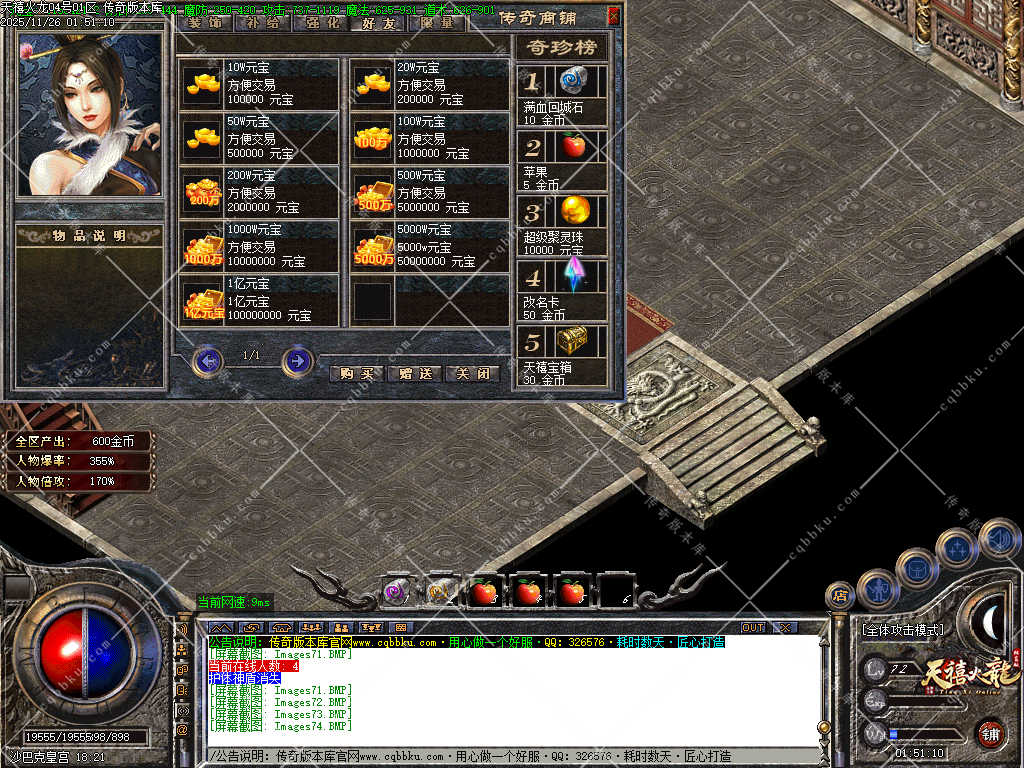1024x768 pixels.
Task: Select the 10W元宝 shop item
Action: [x=259, y=83]
